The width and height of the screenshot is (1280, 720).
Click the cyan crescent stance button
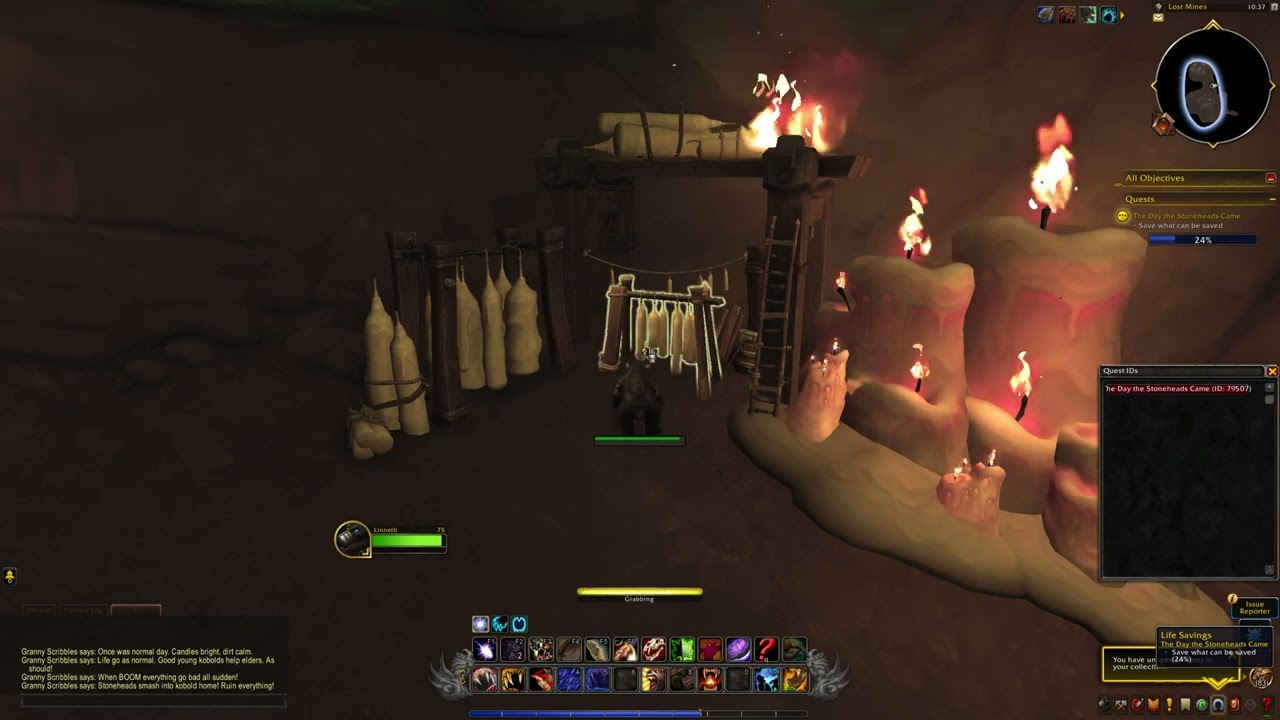[519, 624]
